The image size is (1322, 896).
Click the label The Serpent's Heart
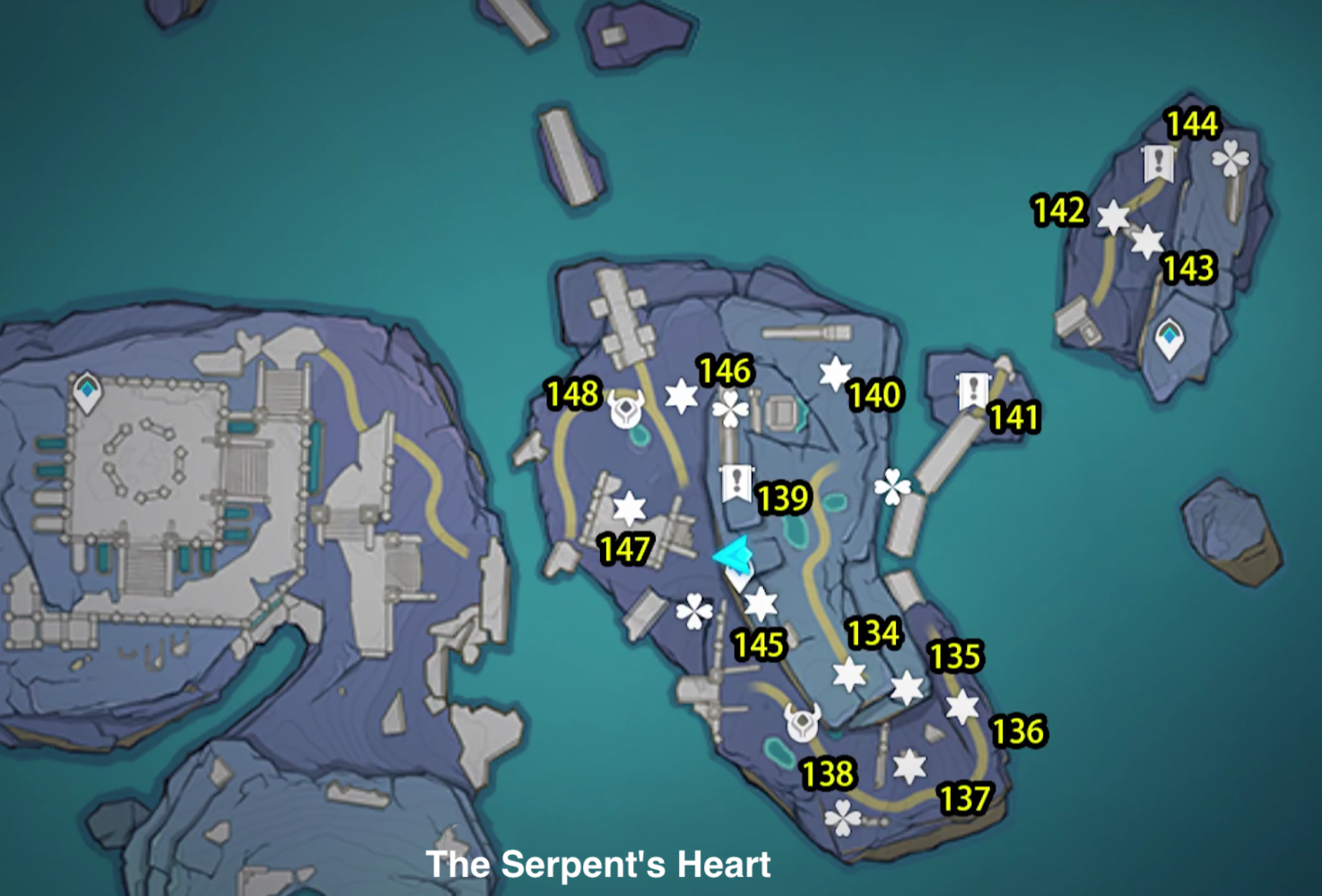(600, 864)
